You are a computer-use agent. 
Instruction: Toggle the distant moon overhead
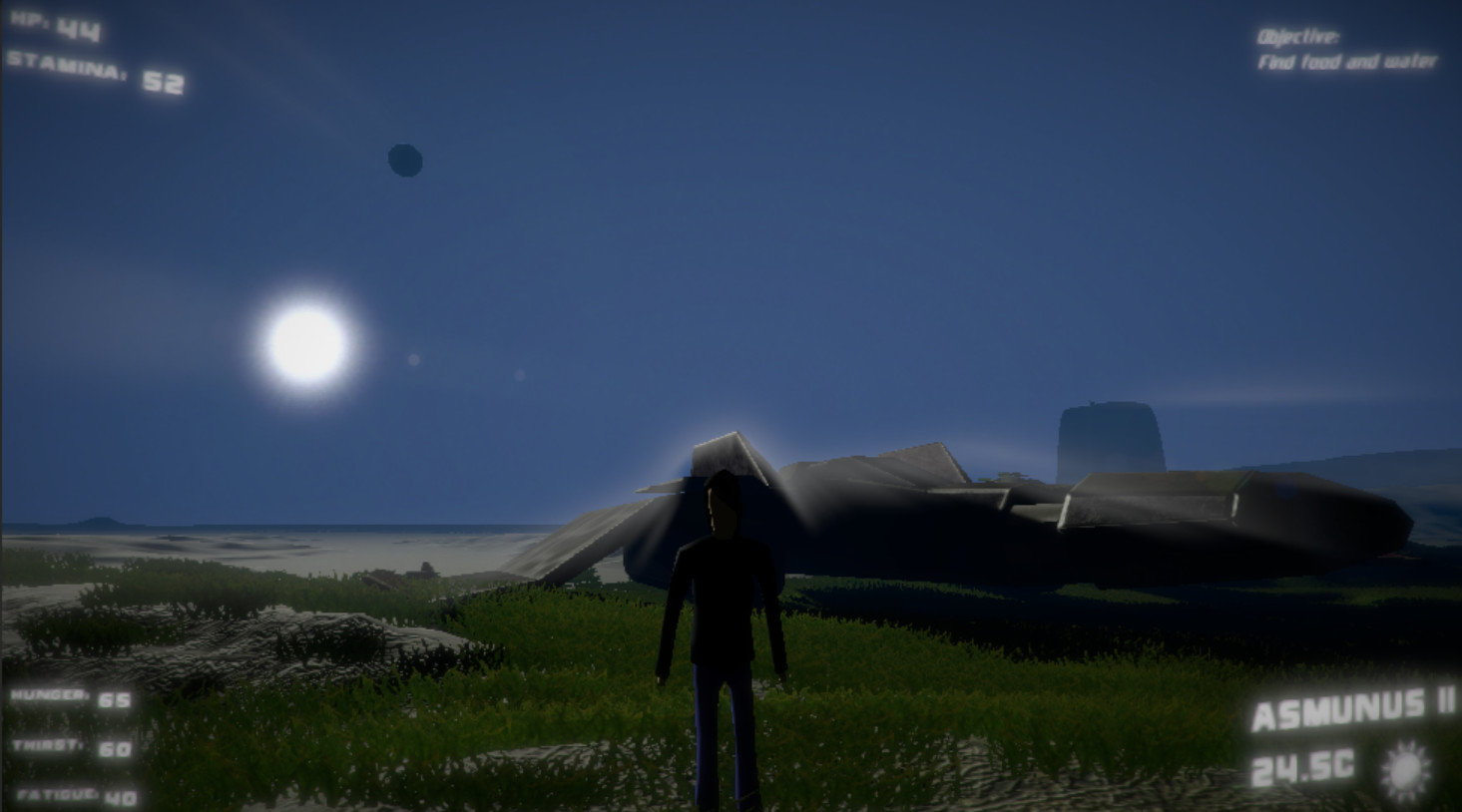tap(403, 162)
